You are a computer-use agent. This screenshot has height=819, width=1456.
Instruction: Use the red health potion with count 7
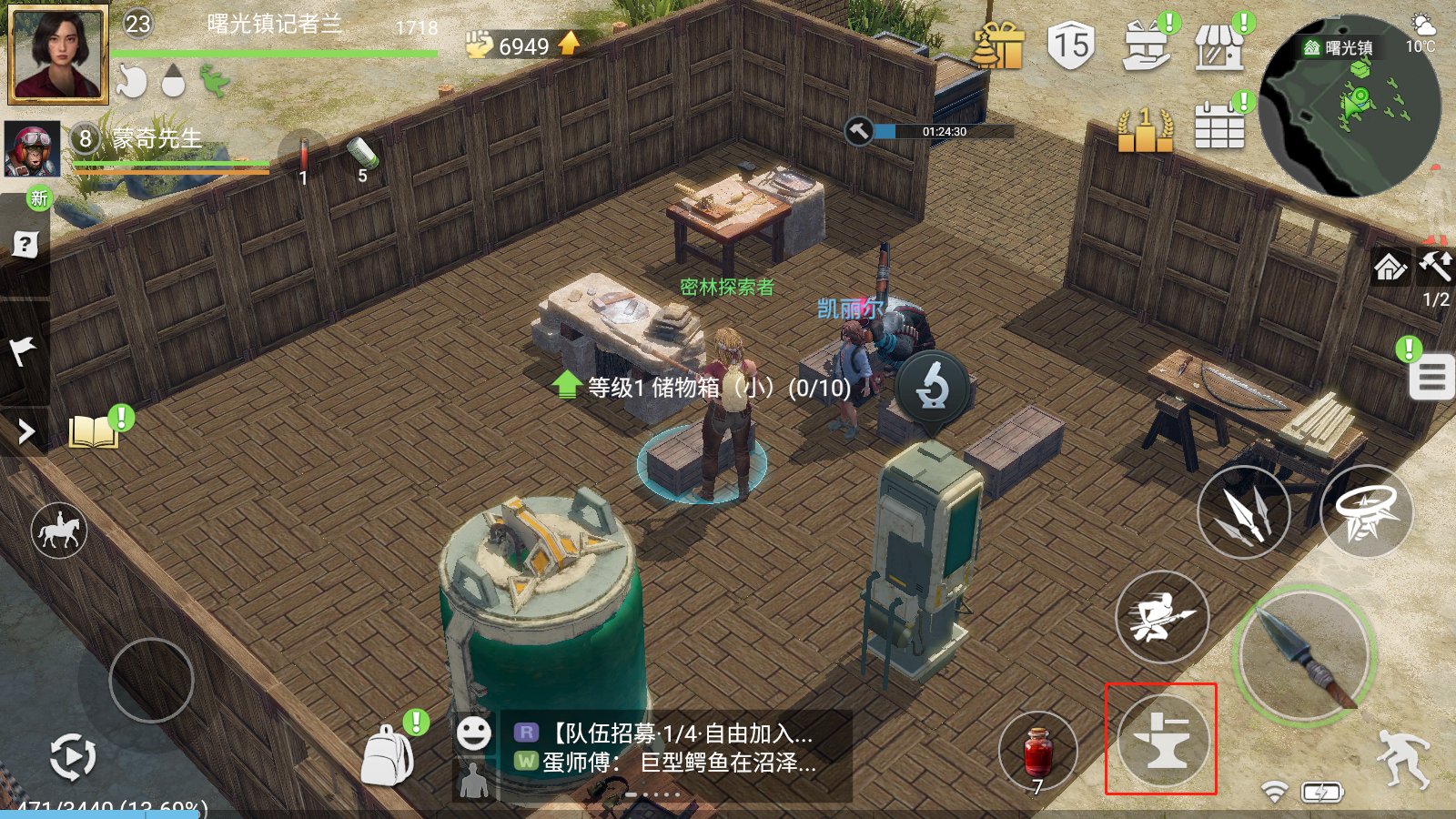click(x=1037, y=752)
